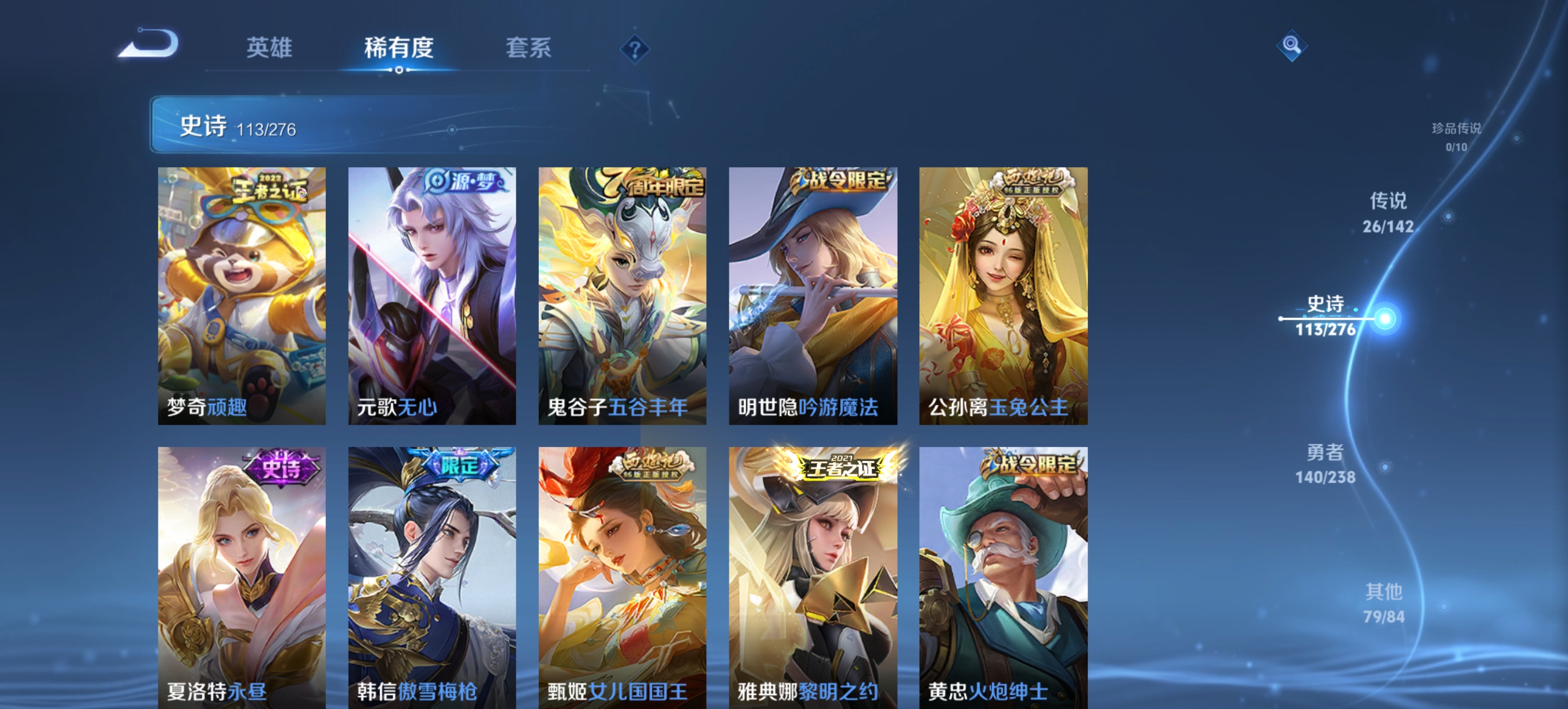
Task: Select the 稀有度 tab
Action: click(400, 49)
